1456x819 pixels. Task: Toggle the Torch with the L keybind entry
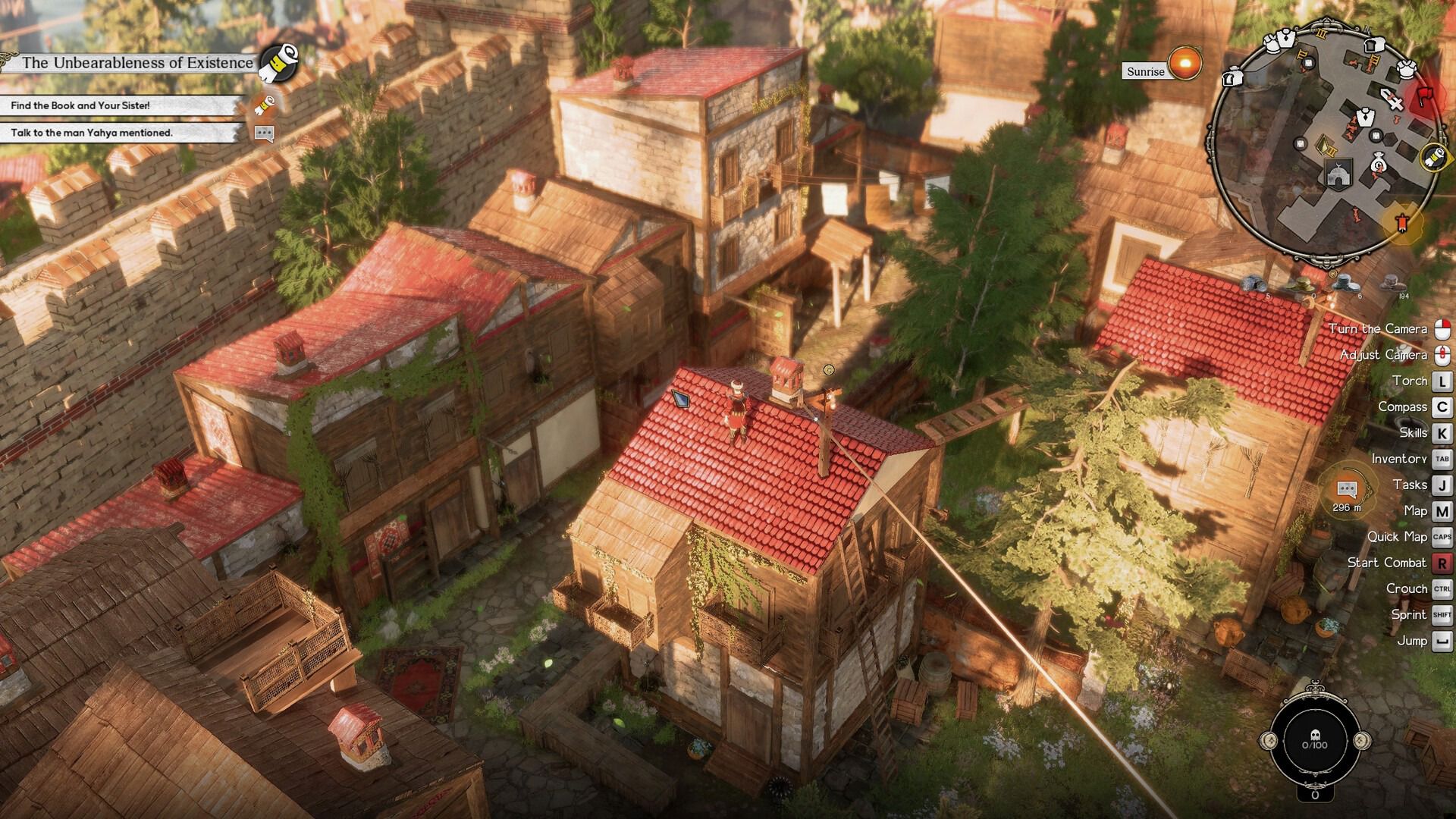point(1443,380)
